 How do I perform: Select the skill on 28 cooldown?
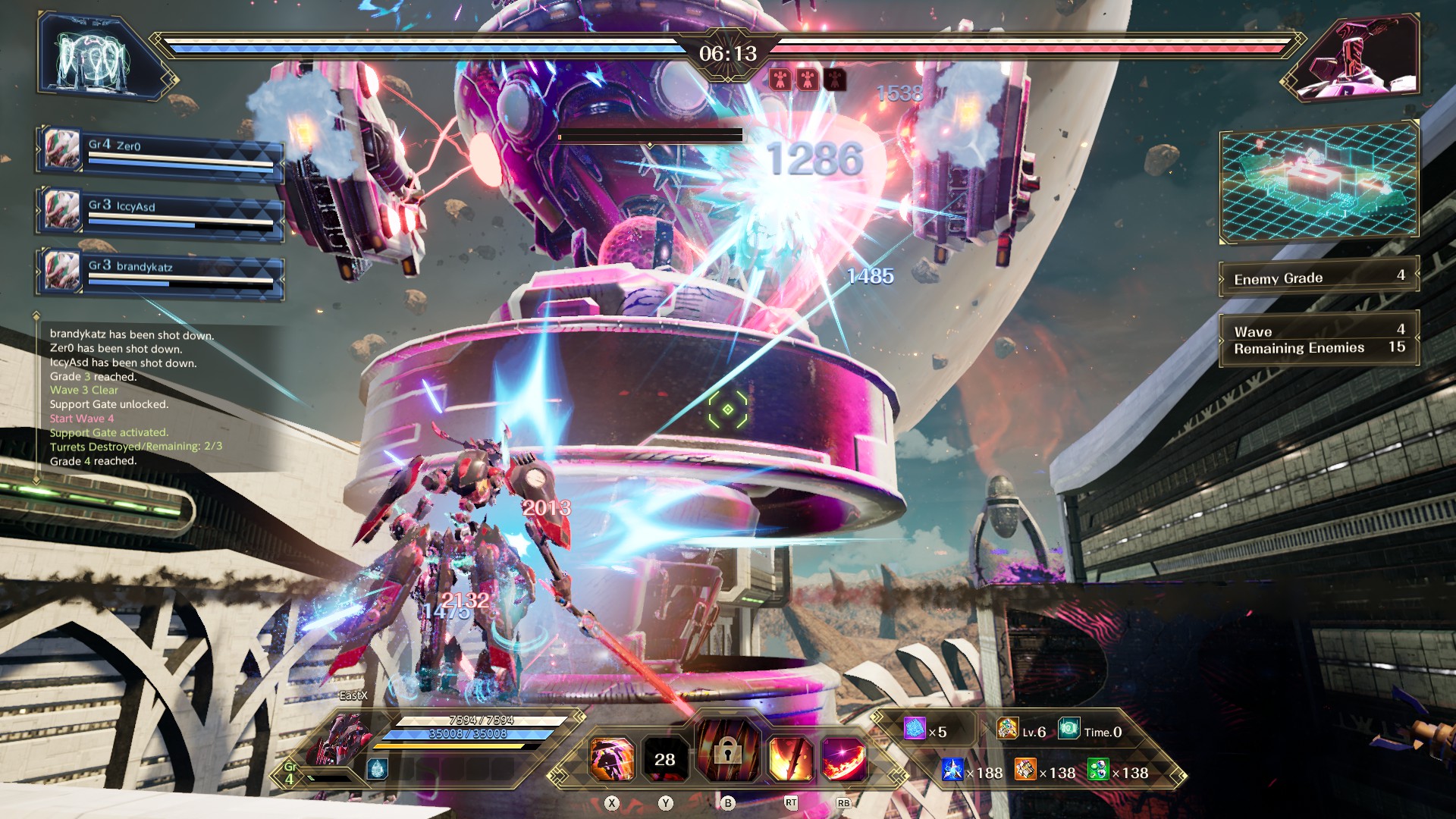(x=665, y=759)
